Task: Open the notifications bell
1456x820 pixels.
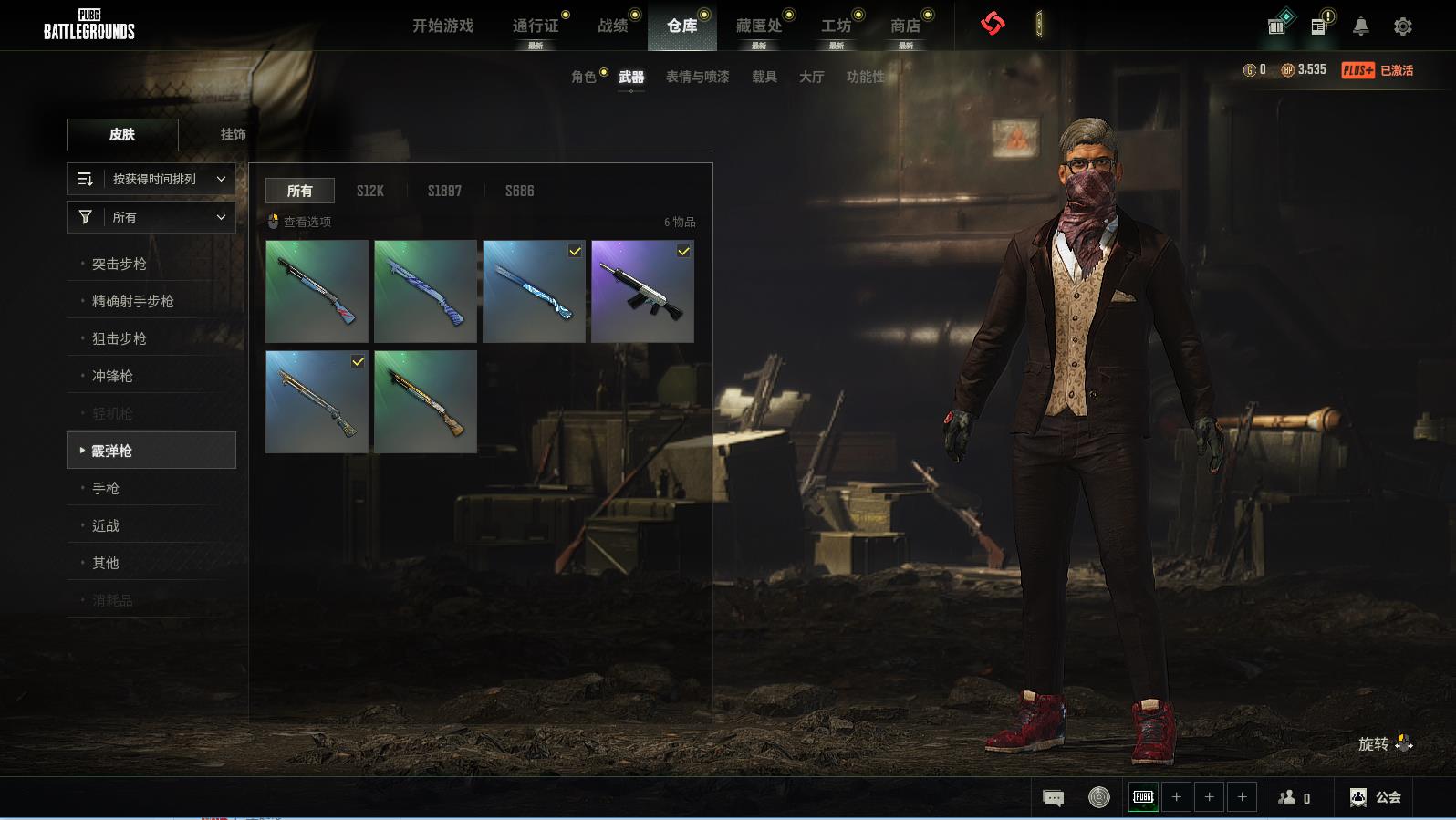Action: (x=1360, y=26)
